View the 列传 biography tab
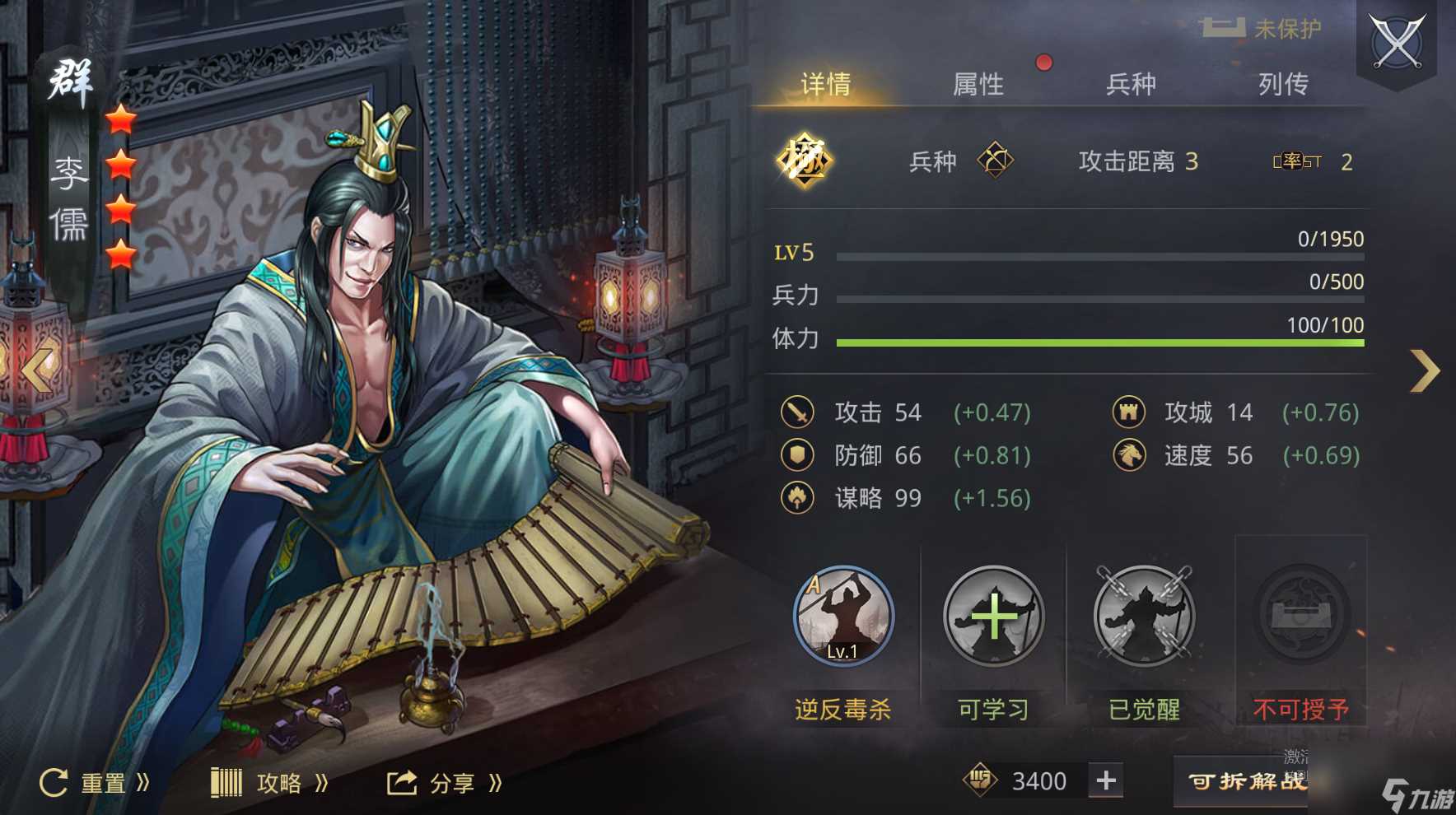 point(1283,84)
